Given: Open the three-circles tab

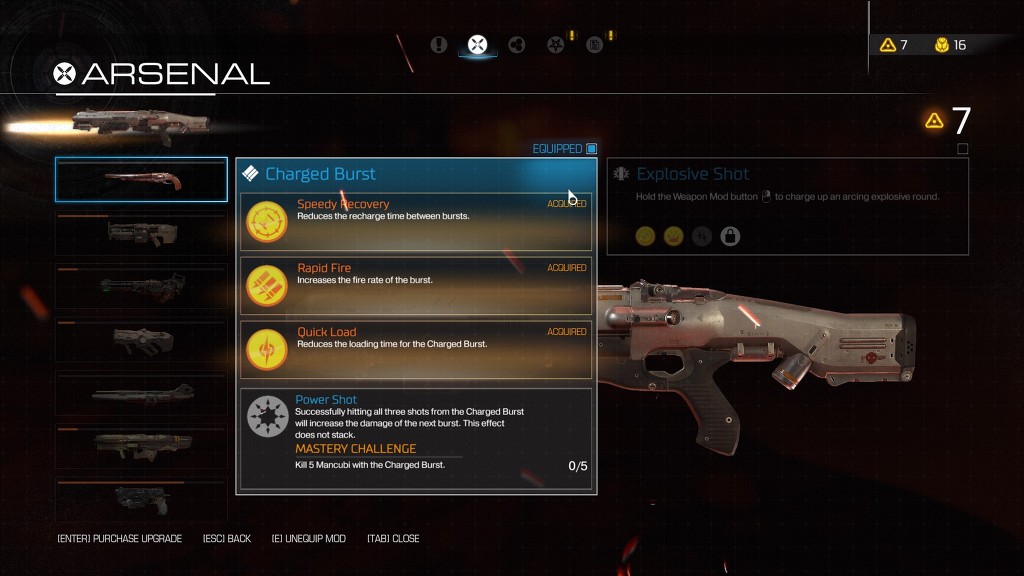Looking at the screenshot, I should [516, 44].
